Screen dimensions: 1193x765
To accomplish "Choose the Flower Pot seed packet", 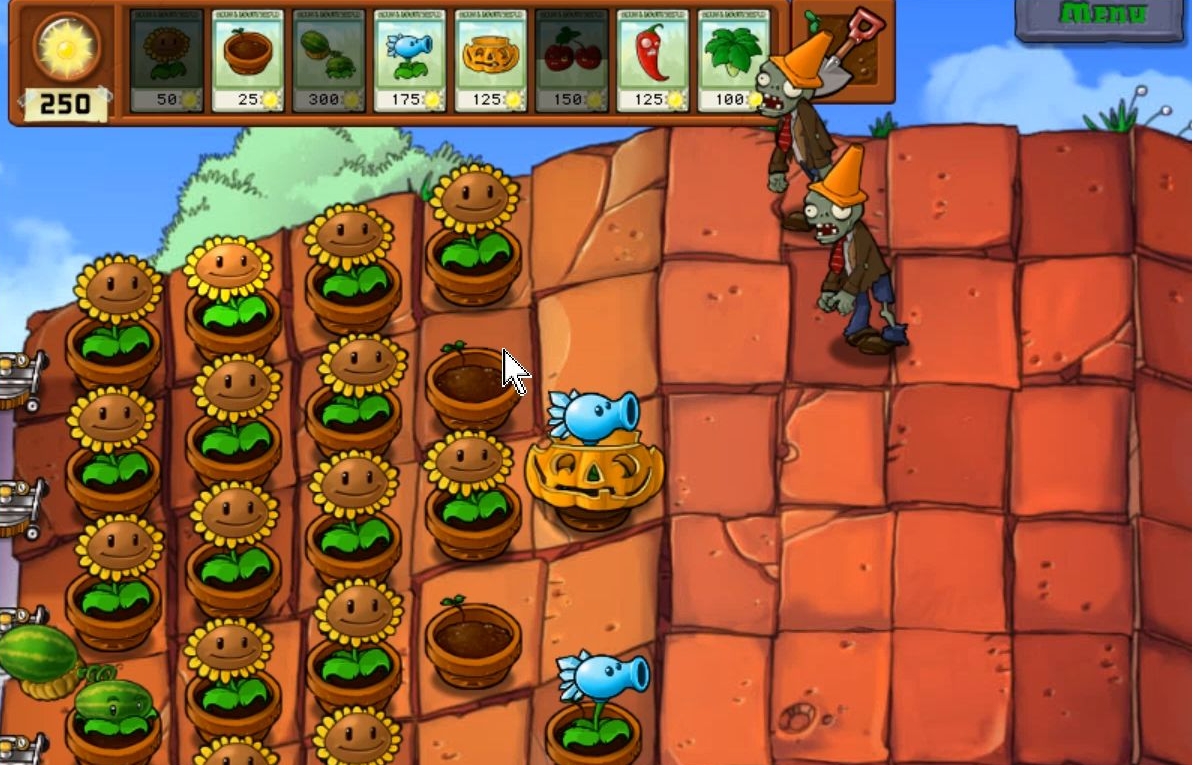I will point(247,60).
